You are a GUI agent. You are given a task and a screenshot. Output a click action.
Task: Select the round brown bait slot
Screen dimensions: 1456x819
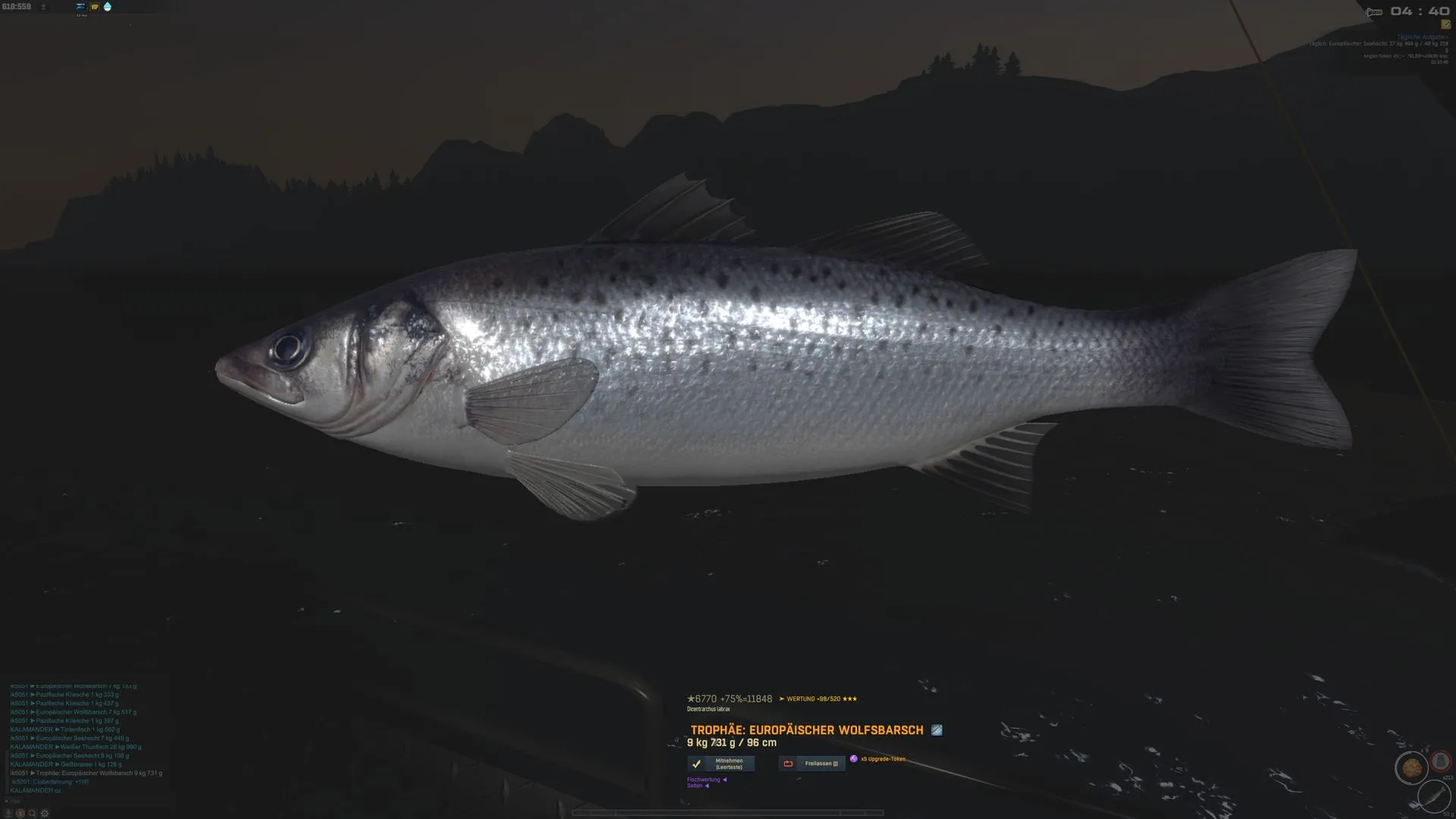(x=1411, y=768)
